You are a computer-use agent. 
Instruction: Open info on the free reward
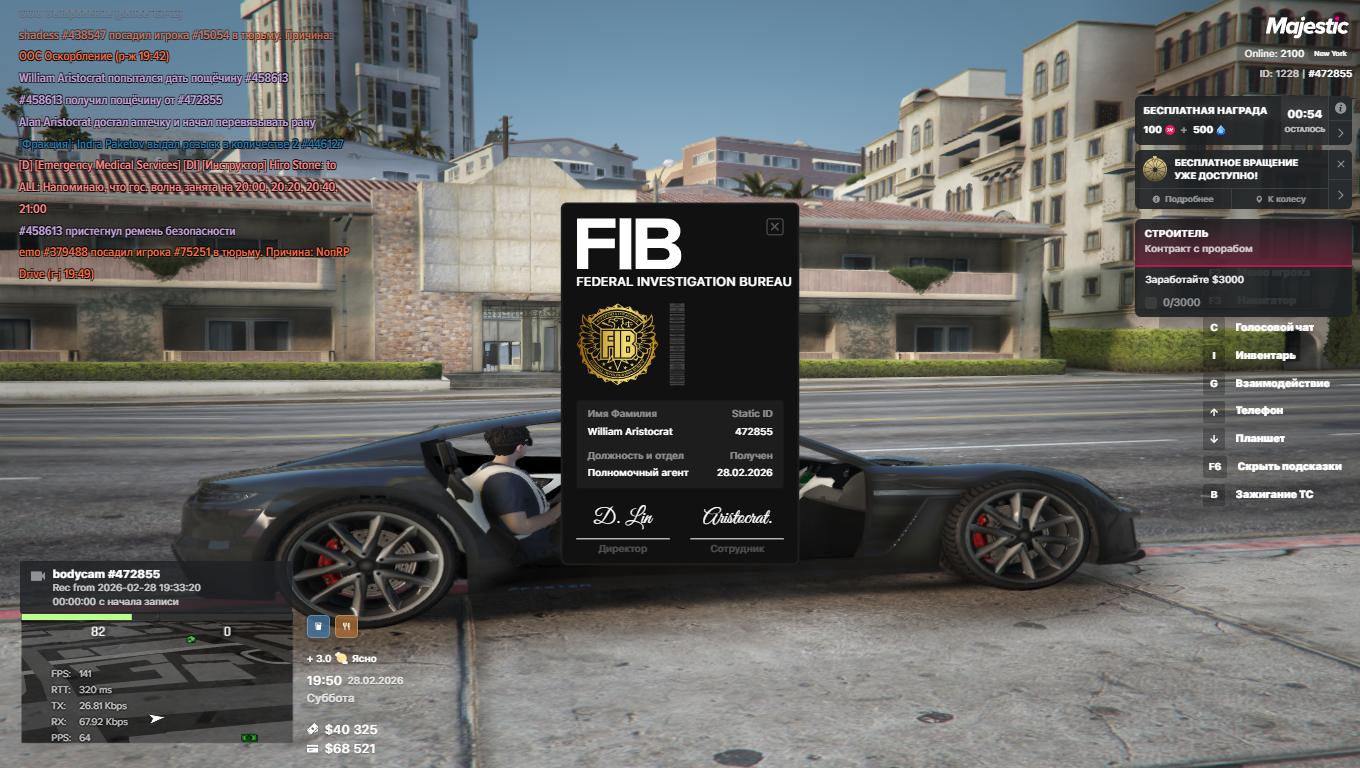(x=1341, y=108)
